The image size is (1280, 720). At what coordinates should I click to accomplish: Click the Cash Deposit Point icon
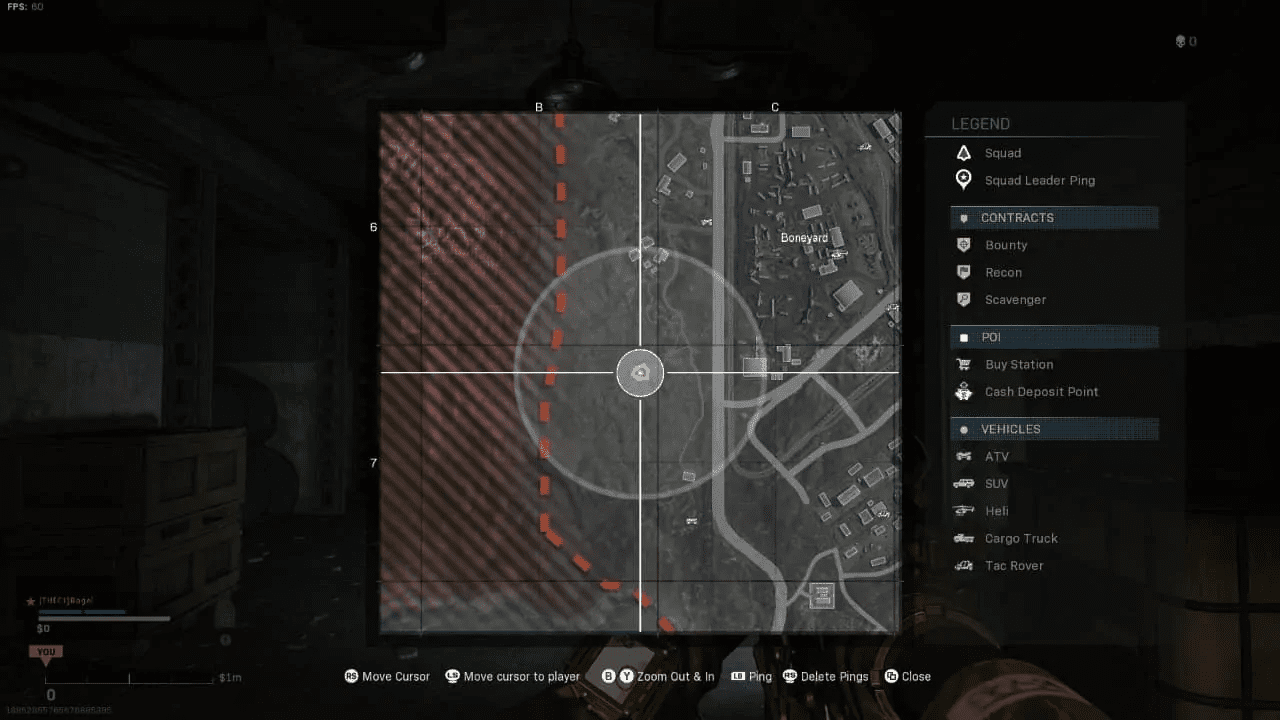coord(963,391)
